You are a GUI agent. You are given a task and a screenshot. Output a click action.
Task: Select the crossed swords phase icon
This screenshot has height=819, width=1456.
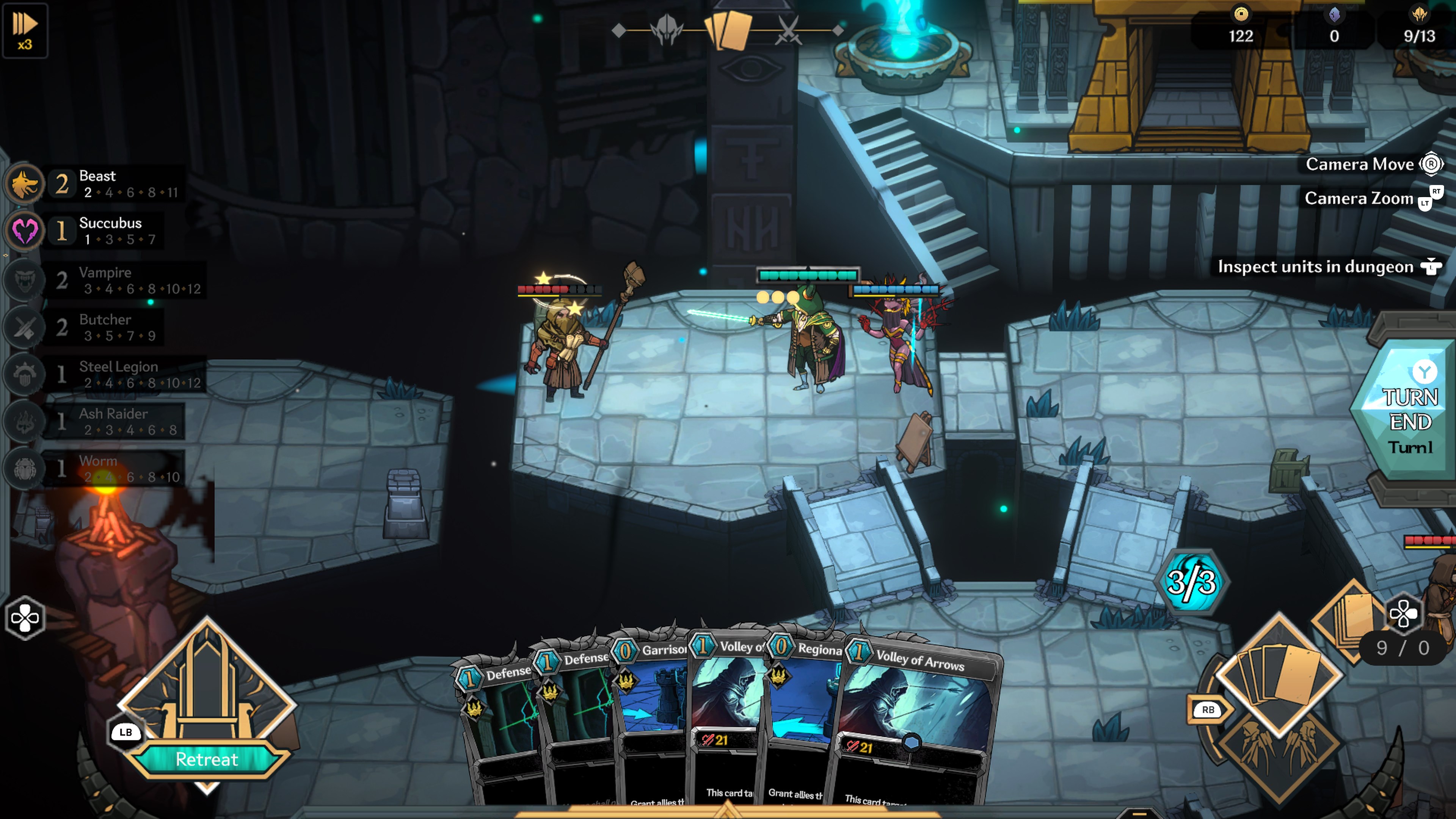coord(788,30)
